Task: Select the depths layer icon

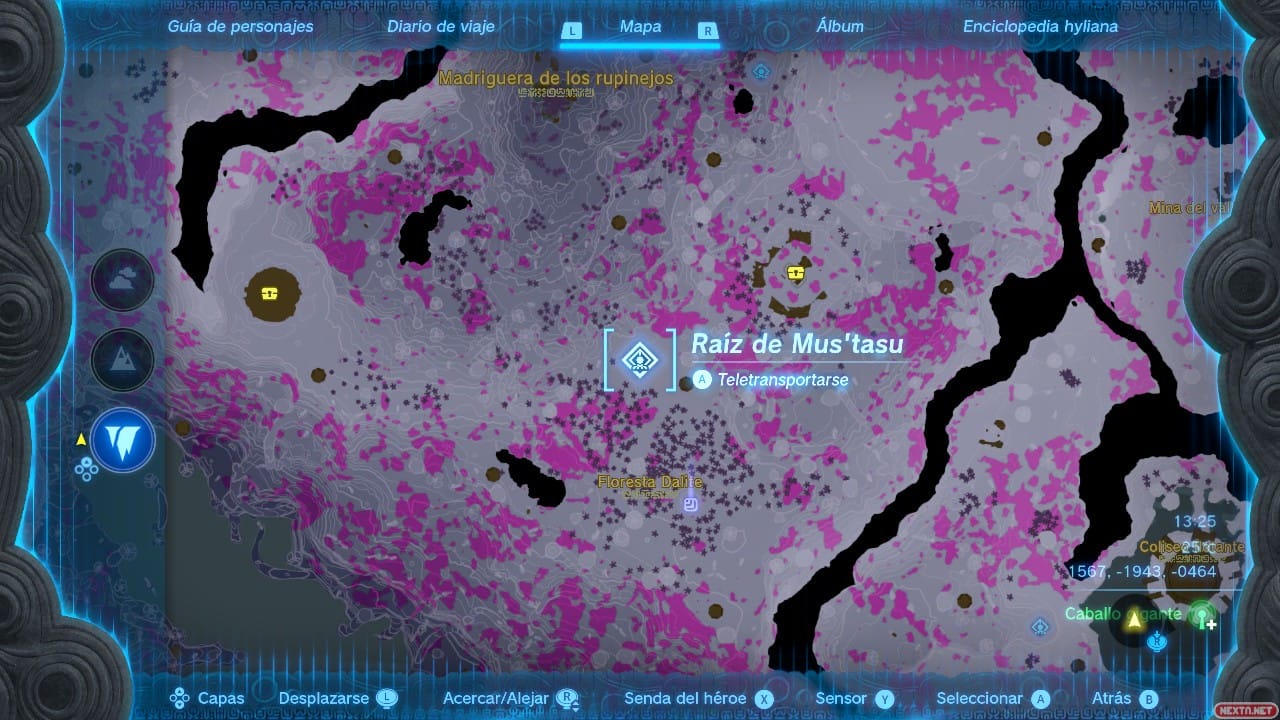Action: pyautogui.click(x=123, y=440)
